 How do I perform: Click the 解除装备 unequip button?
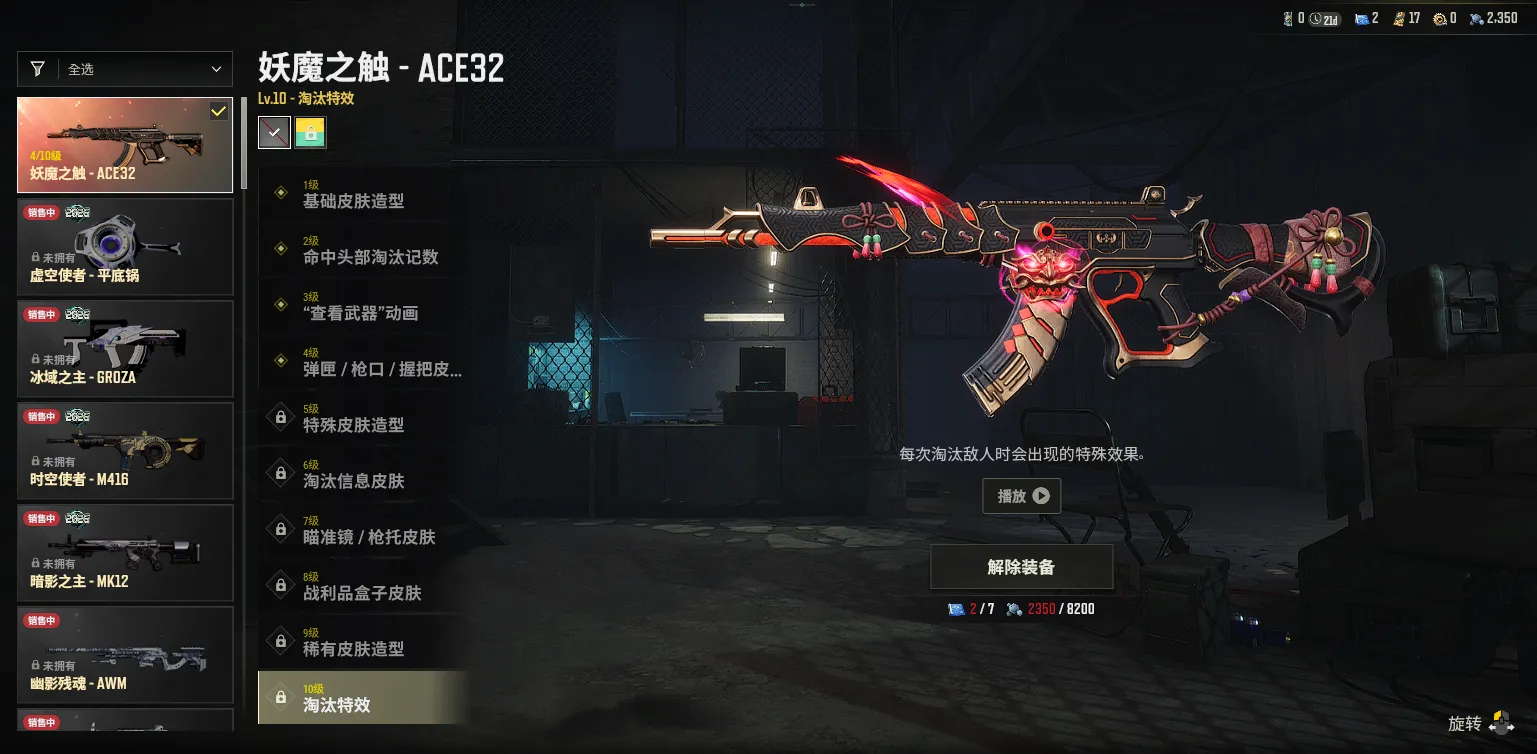pos(1021,567)
